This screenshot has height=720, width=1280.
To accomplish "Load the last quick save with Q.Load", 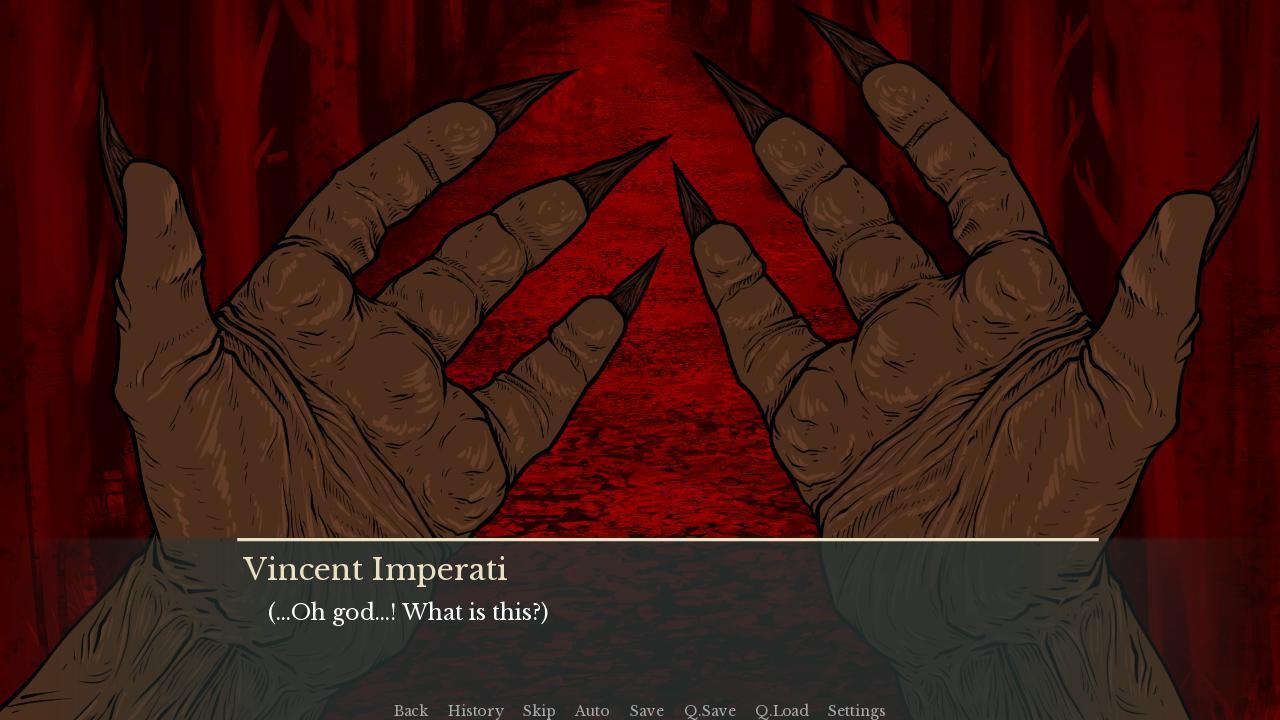I will tap(781, 710).
